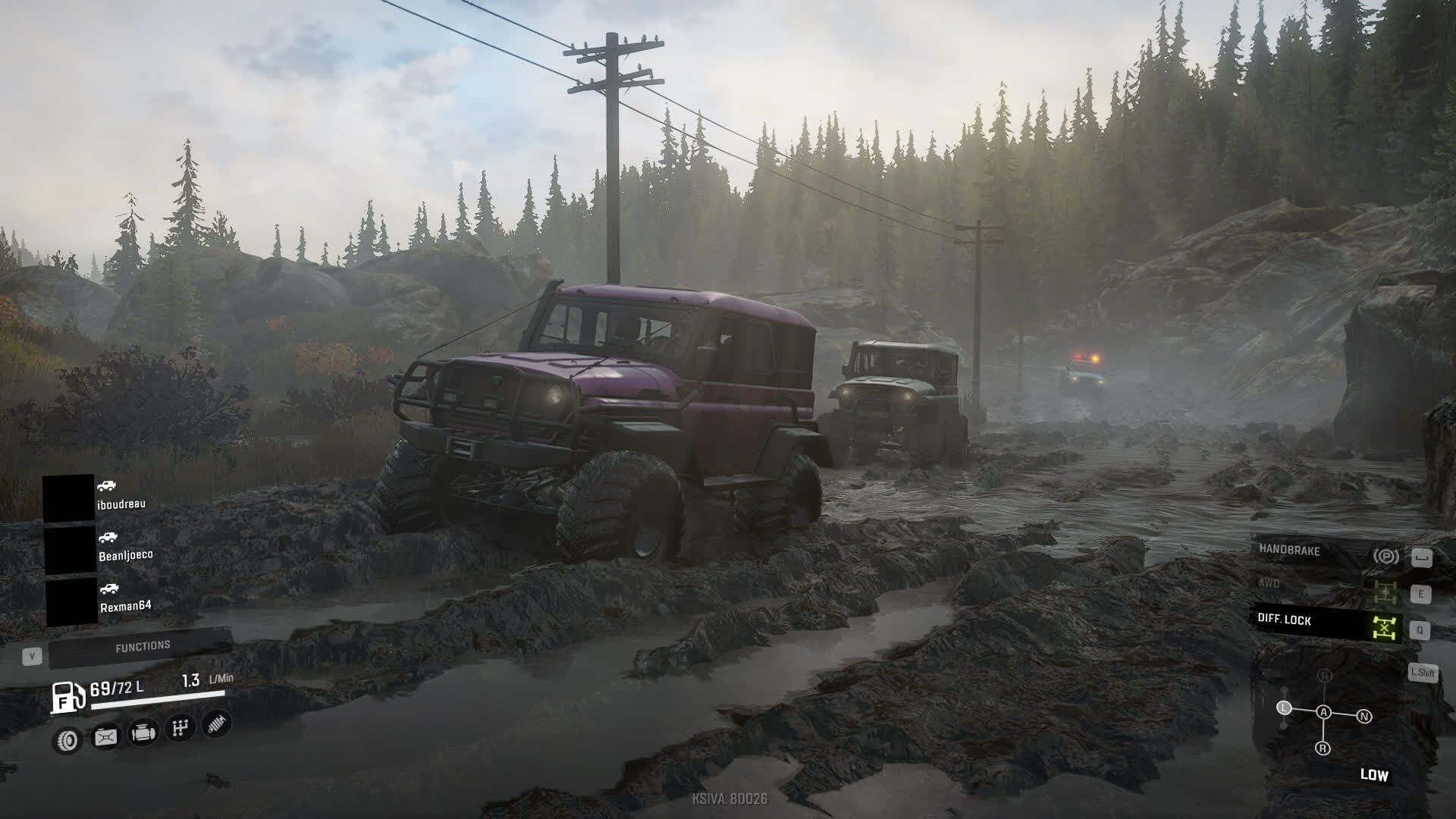
Task: Click the engine damage status icon
Action: (143, 733)
